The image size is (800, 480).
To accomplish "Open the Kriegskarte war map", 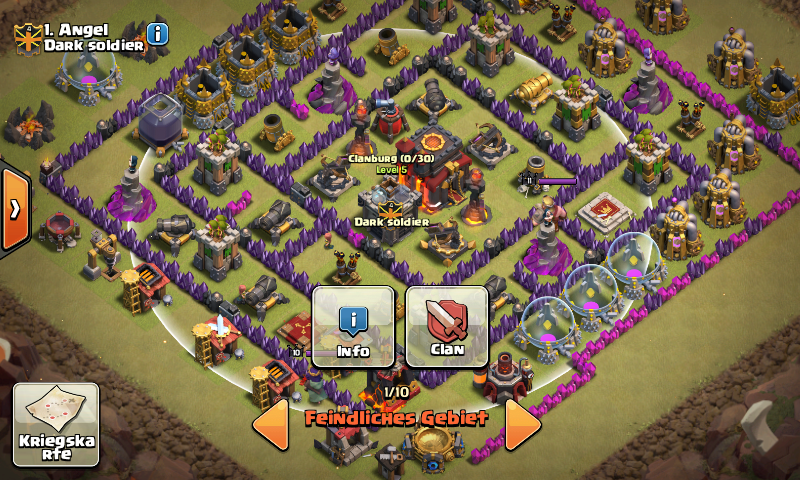I will click(x=56, y=425).
